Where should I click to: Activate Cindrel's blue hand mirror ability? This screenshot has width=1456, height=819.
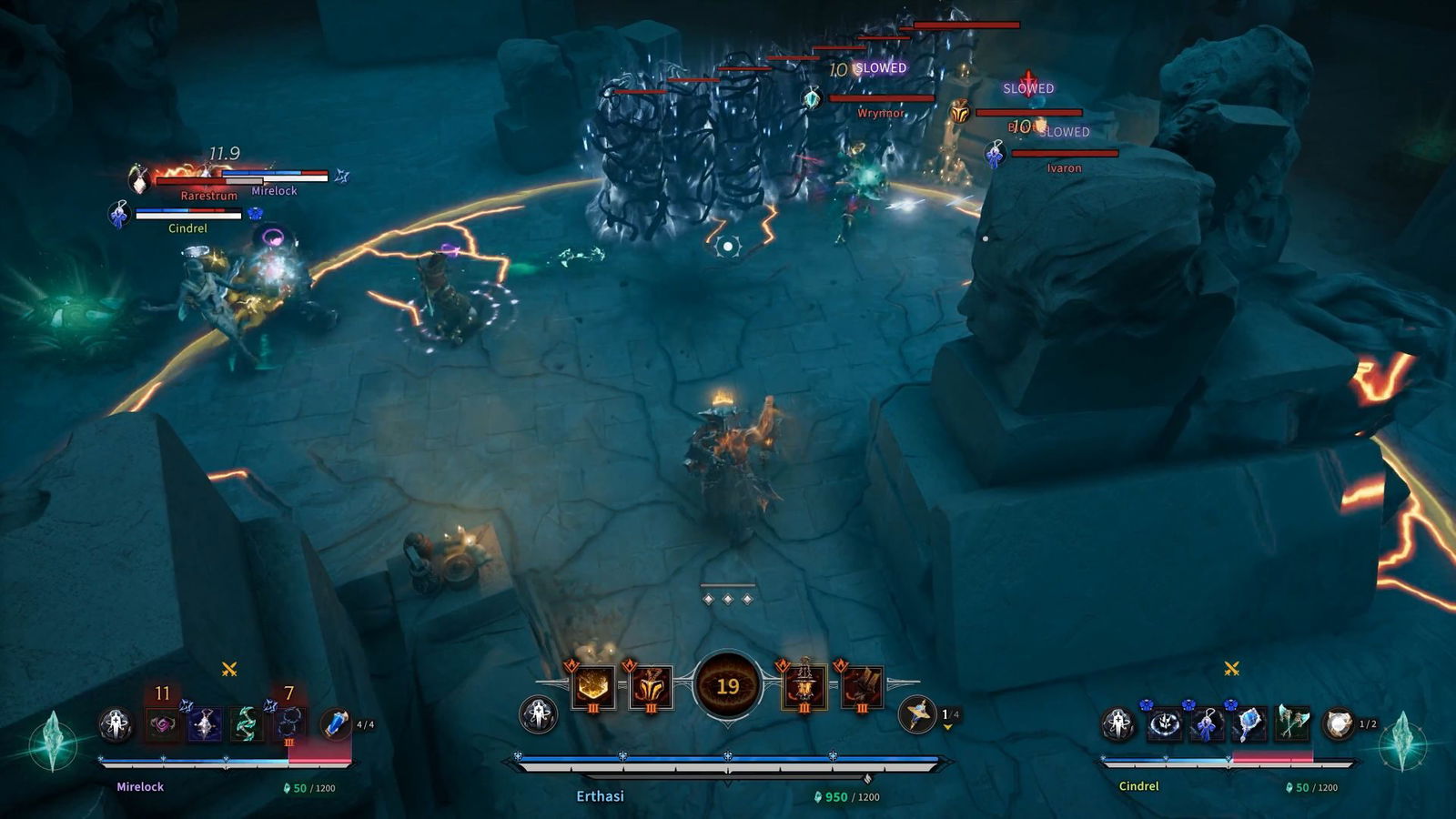1249,724
